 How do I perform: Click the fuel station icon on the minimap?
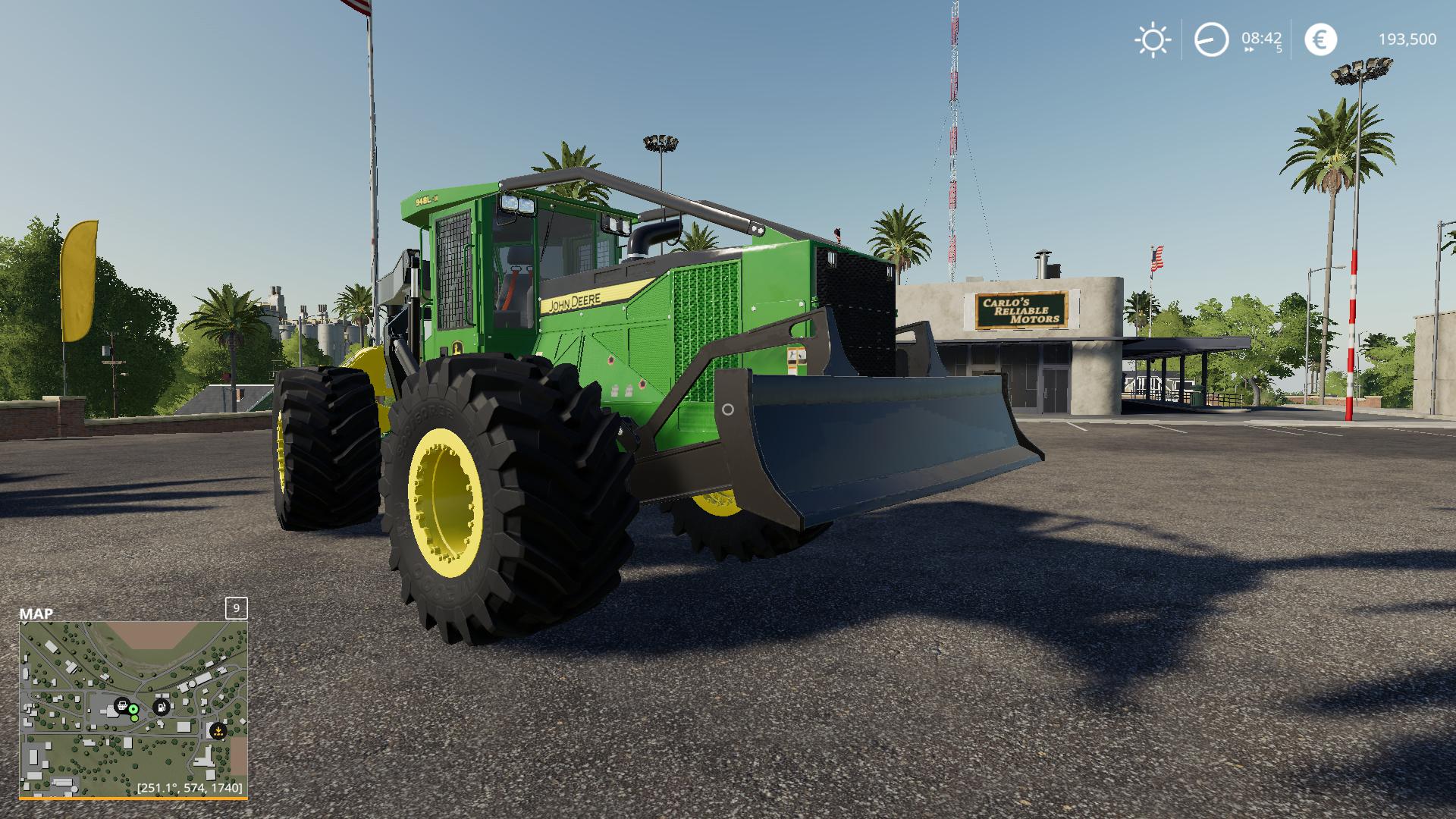[x=161, y=707]
